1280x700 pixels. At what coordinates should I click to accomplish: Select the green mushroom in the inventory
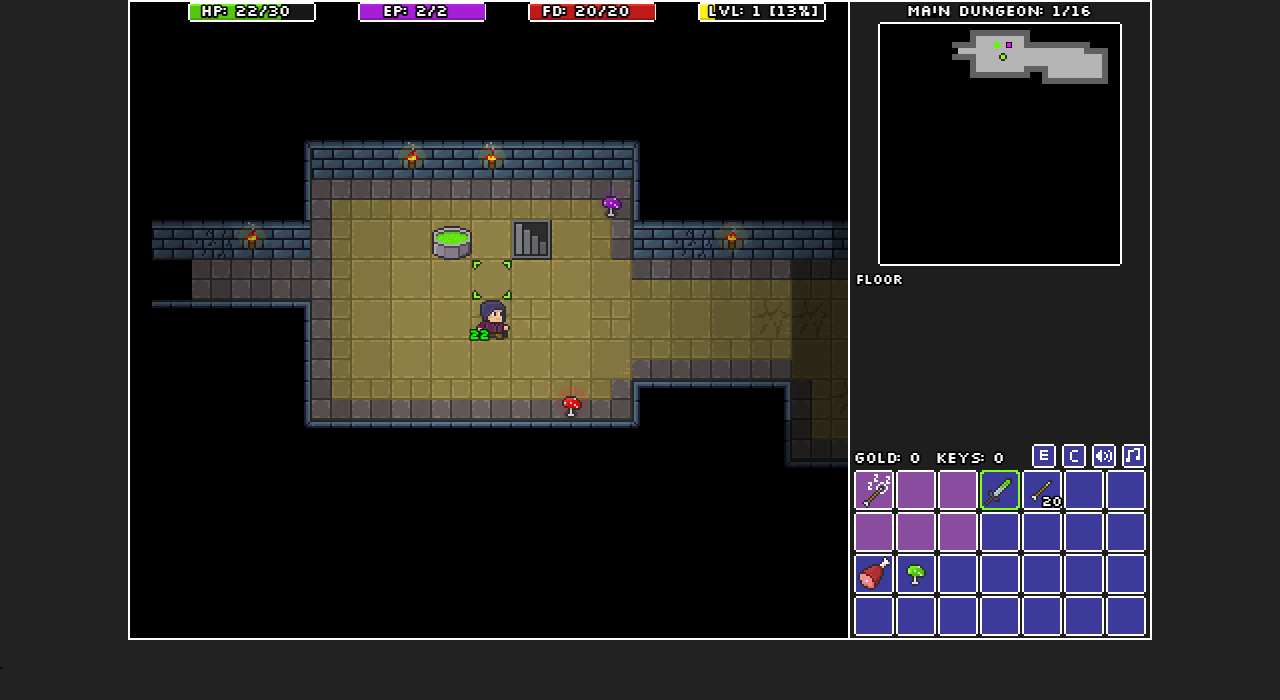[x=916, y=574]
